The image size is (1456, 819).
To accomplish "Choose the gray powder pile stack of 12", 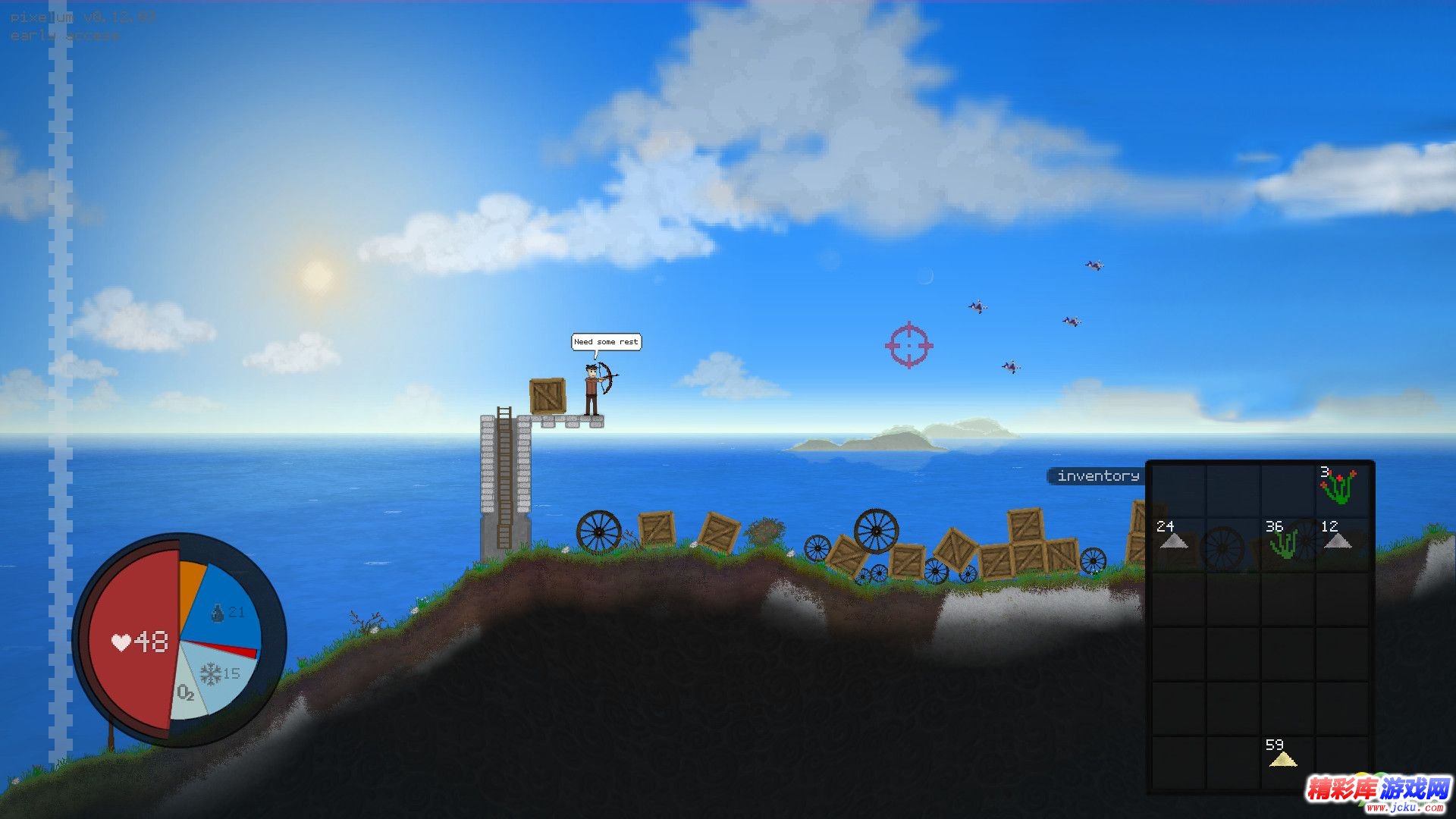I will tap(1338, 540).
